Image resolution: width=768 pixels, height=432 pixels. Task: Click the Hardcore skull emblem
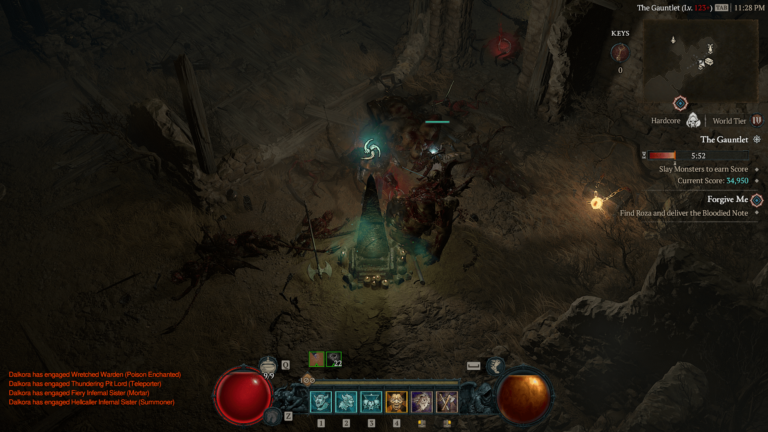click(693, 121)
